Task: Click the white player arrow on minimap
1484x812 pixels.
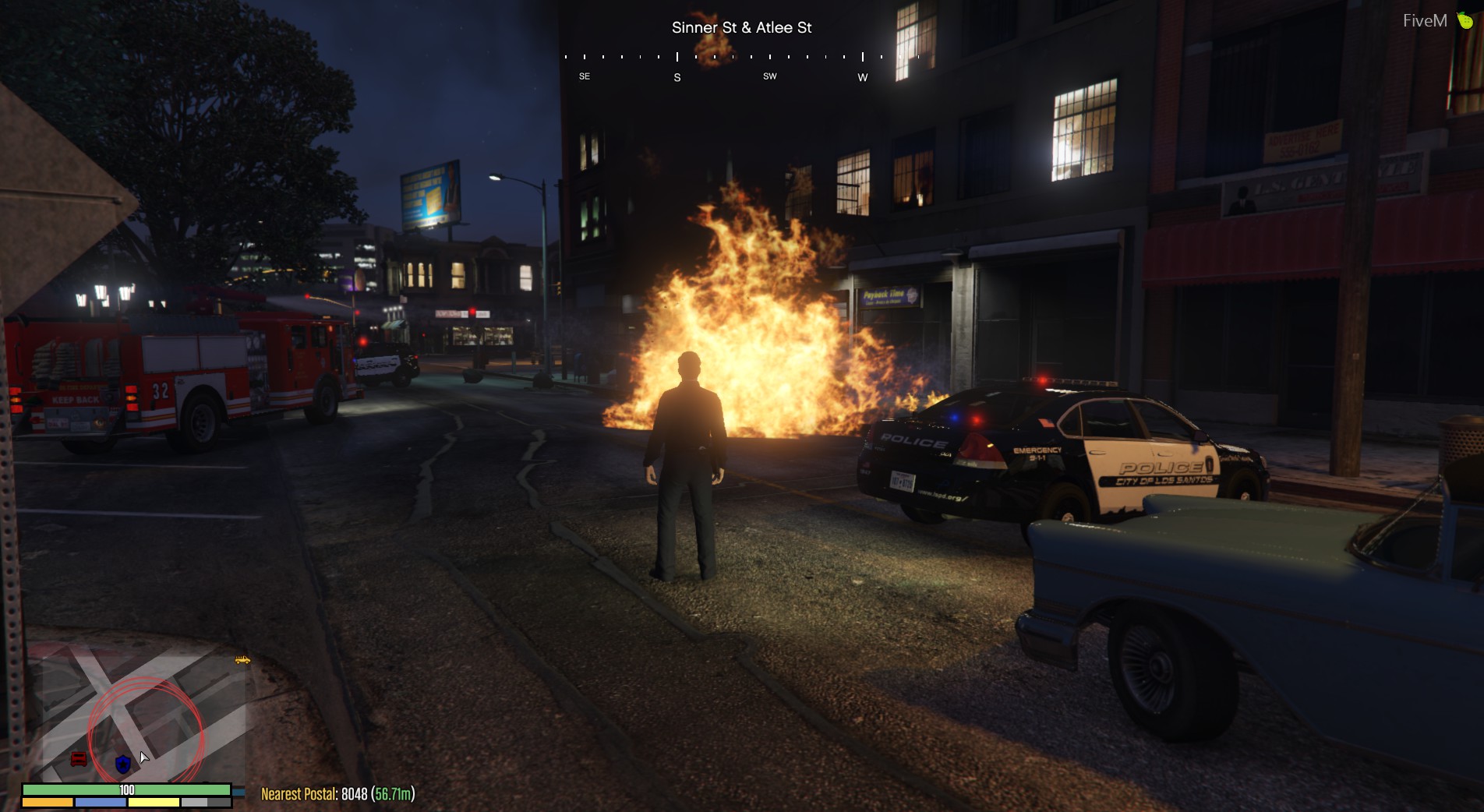Action: click(x=143, y=757)
